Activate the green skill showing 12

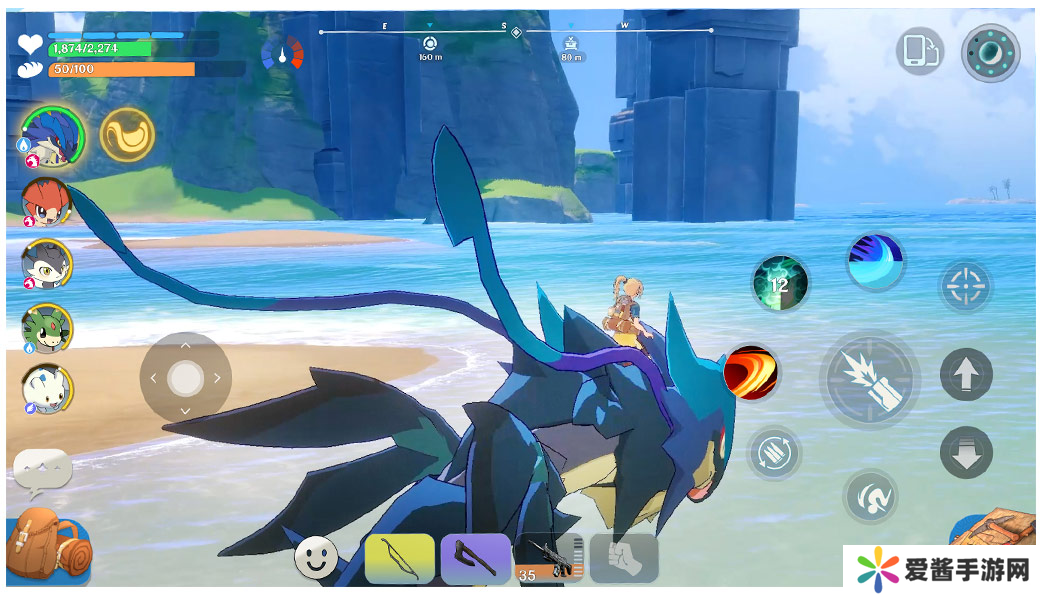(780, 283)
